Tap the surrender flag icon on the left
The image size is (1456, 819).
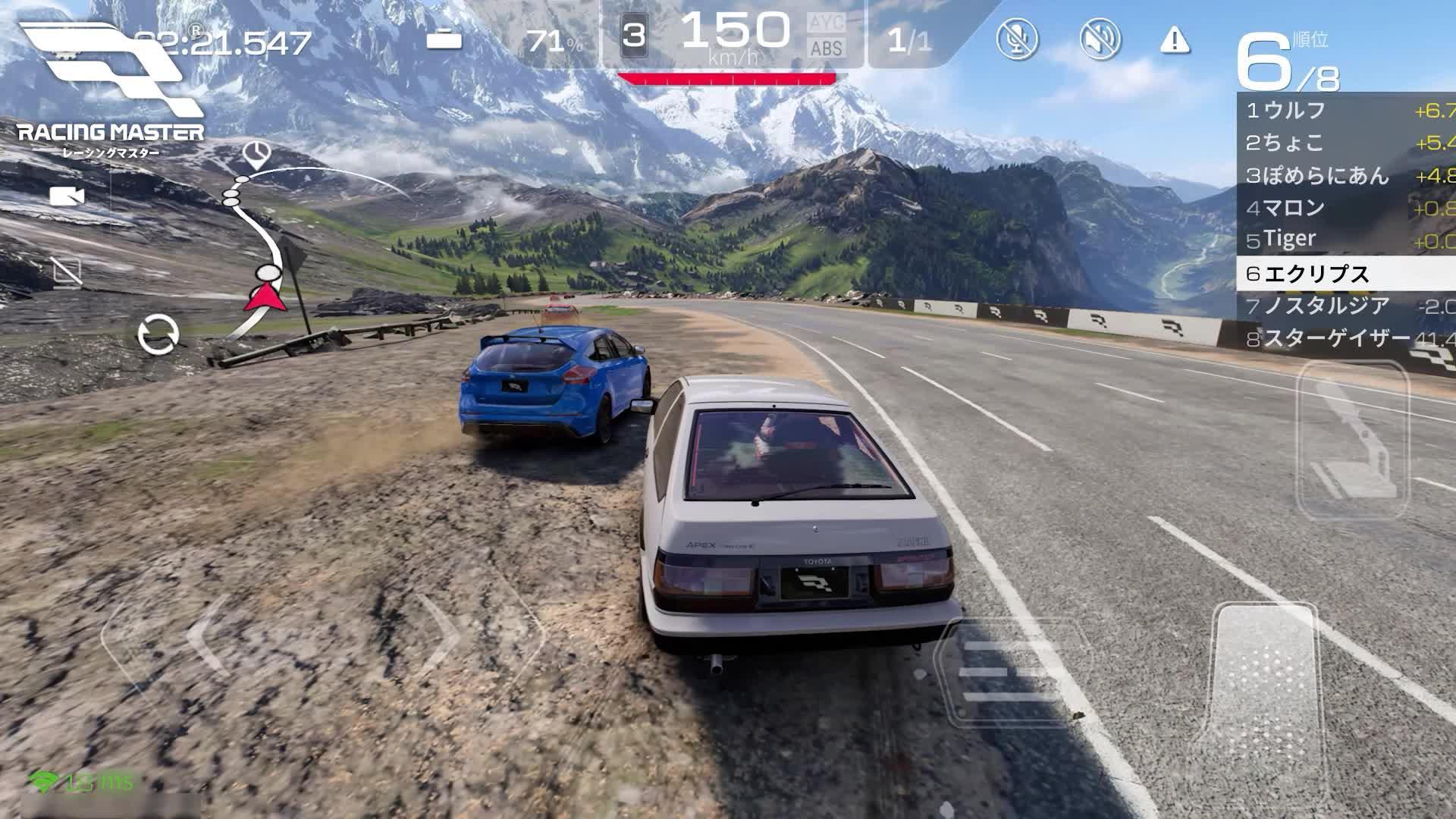click(x=67, y=271)
